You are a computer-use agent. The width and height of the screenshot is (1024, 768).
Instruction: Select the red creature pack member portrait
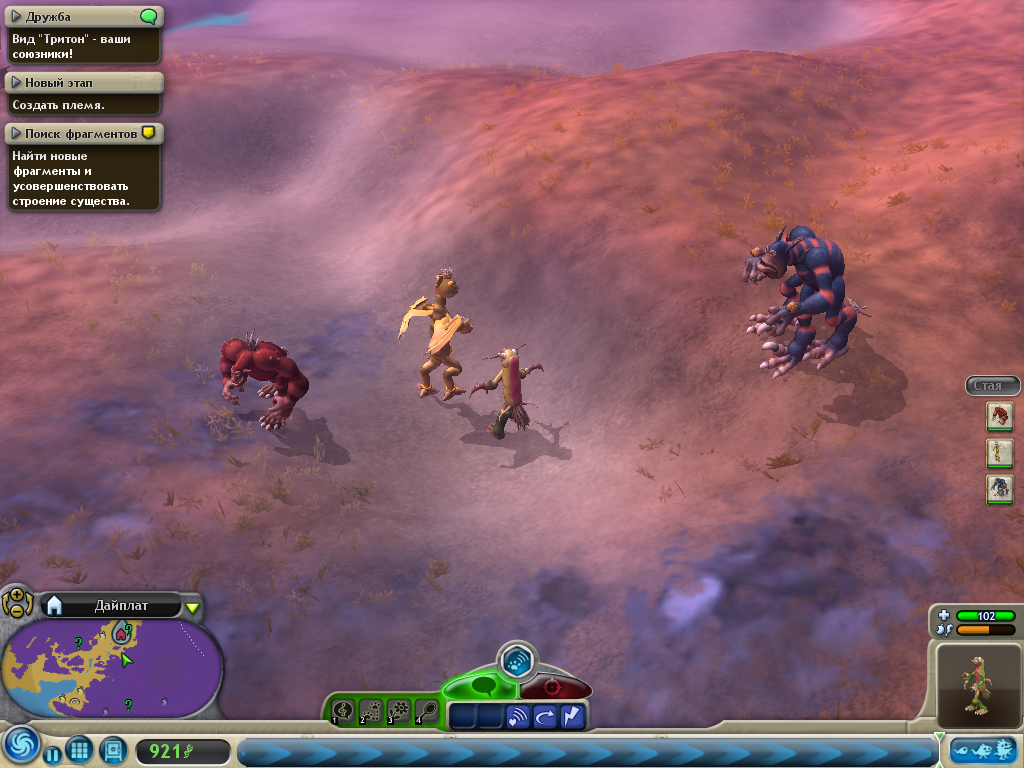999,416
